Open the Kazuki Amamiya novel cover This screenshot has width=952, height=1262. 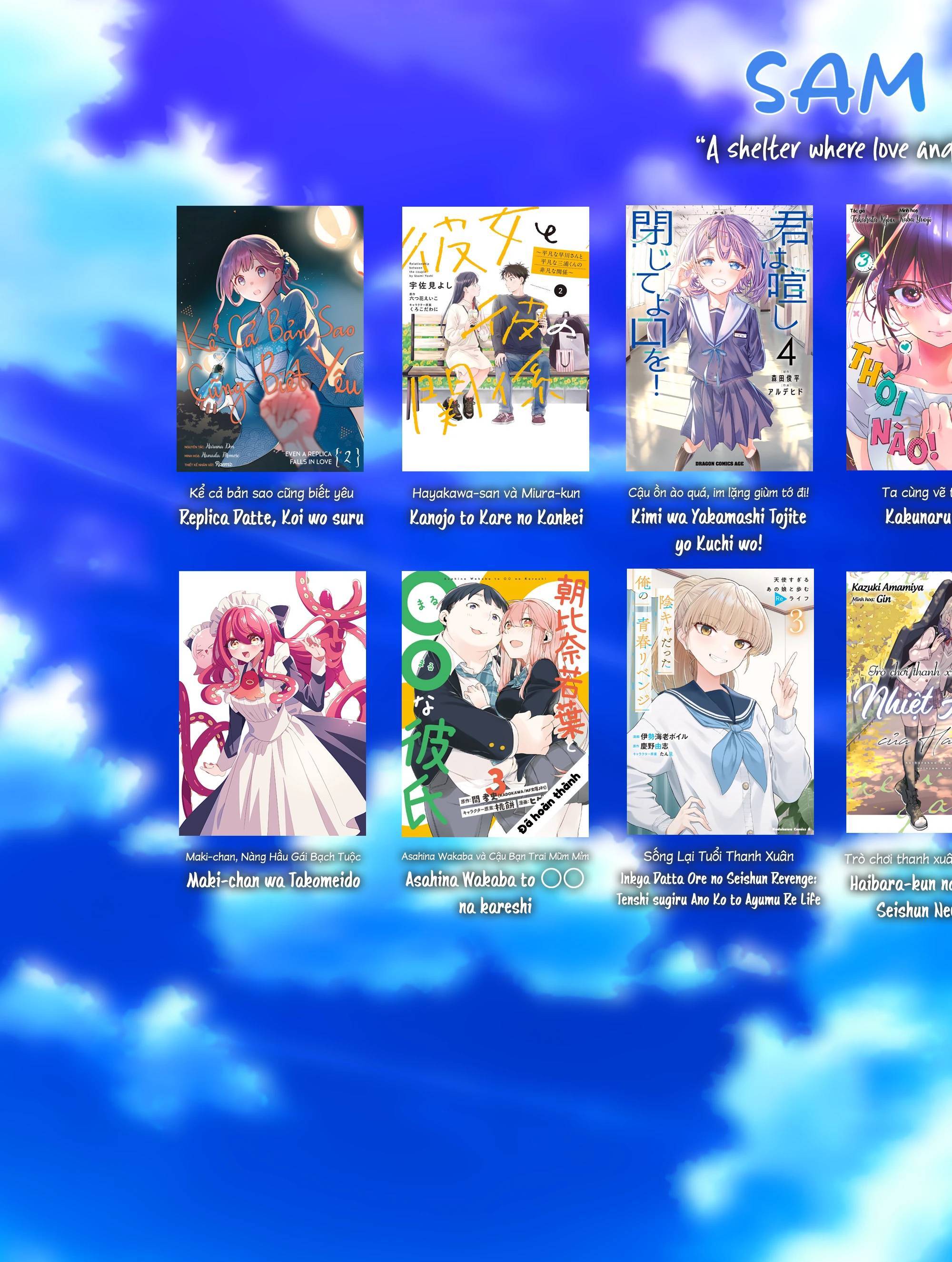click(899, 702)
